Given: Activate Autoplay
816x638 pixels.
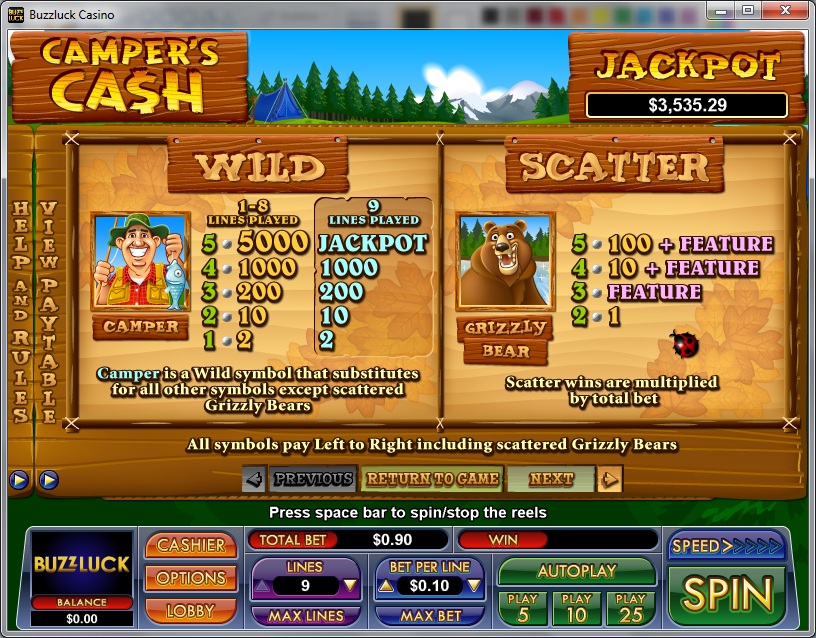Looking at the screenshot, I should click(576, 571).
